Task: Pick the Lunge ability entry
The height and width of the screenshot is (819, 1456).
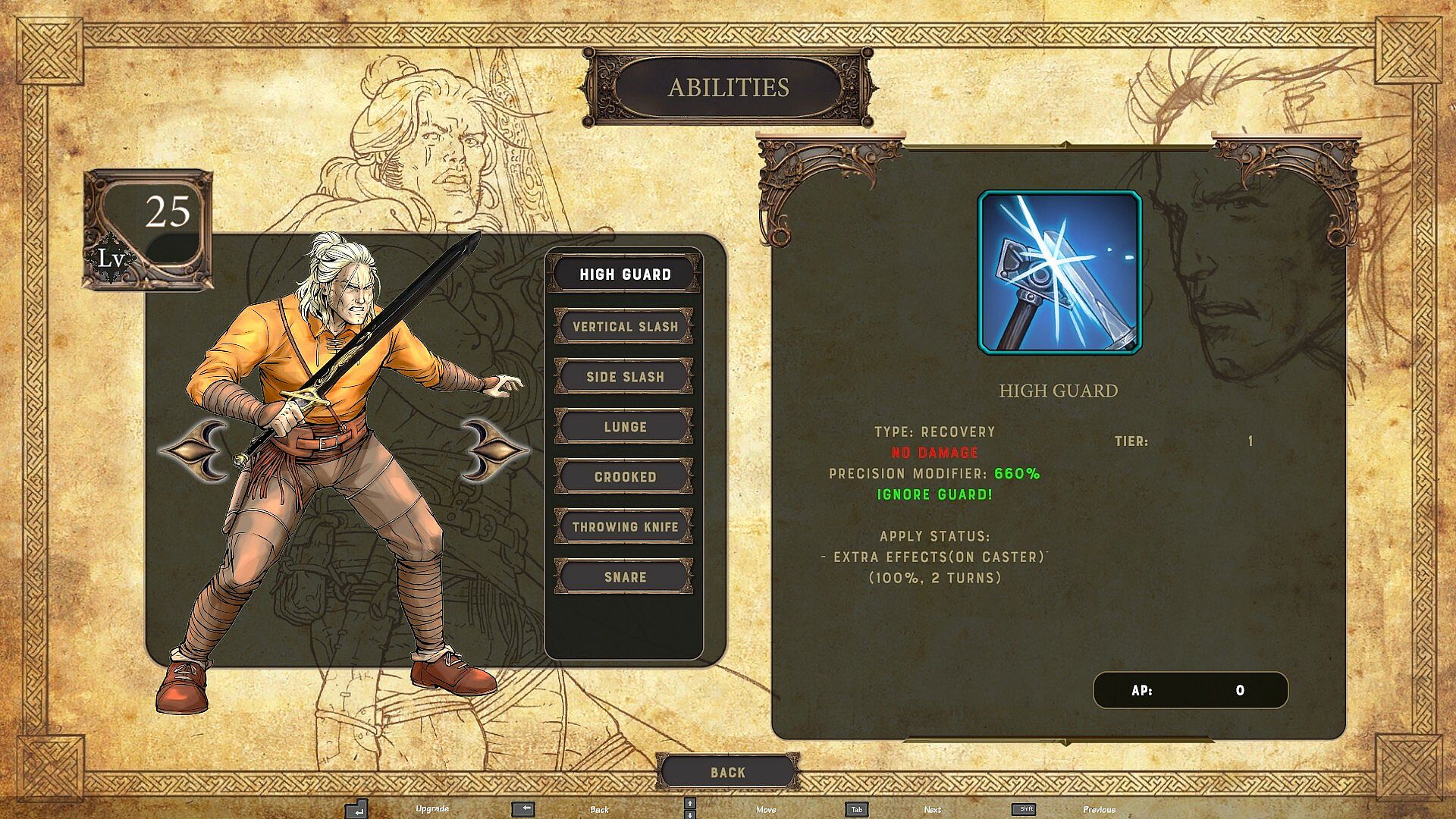Action: [624, 427]
